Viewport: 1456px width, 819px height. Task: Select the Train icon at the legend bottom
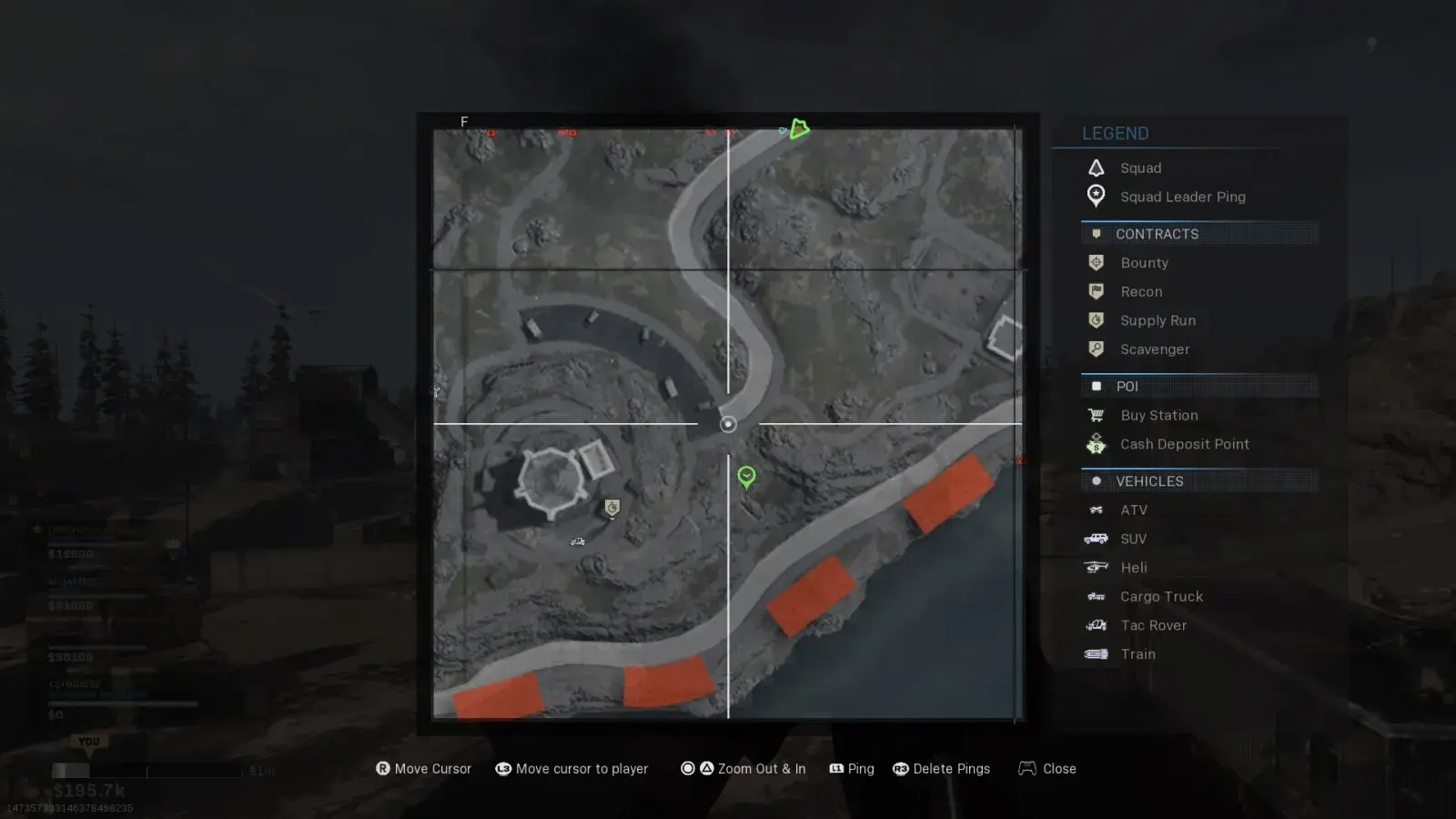click(1096, 653)
